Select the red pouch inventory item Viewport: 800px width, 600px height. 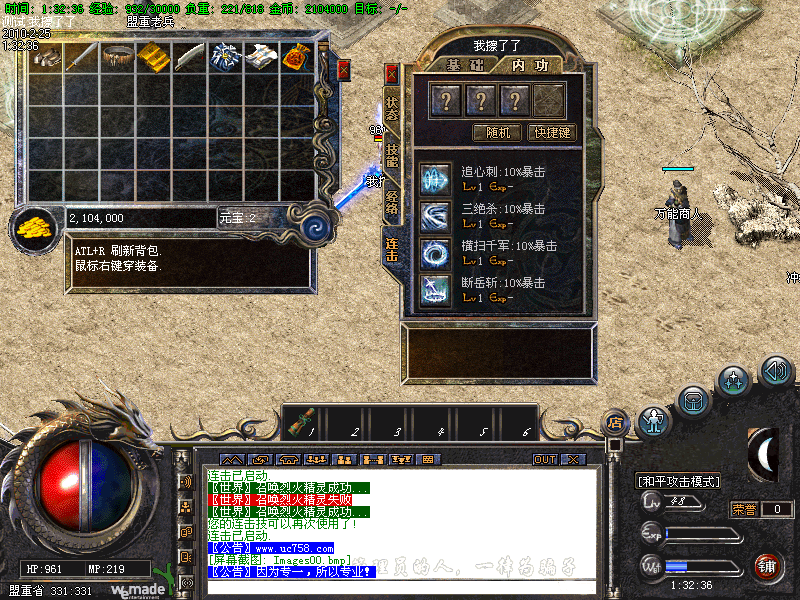(295, 57)
